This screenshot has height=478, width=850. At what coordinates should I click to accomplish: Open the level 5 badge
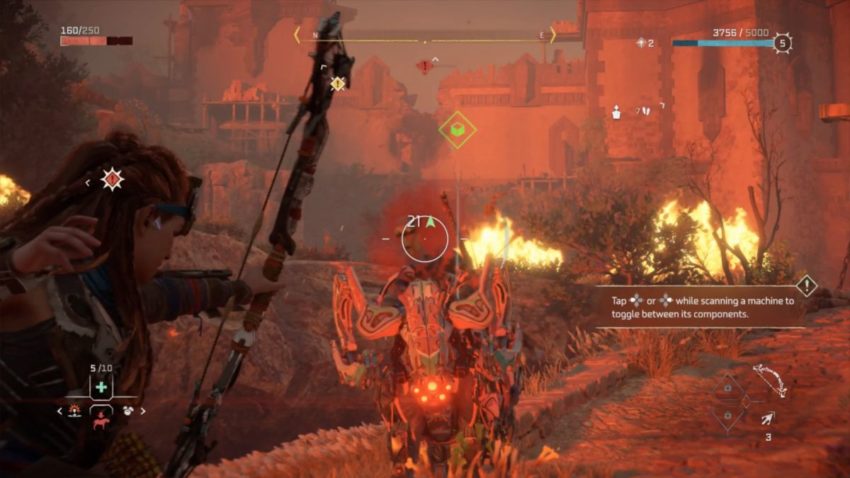782,43
